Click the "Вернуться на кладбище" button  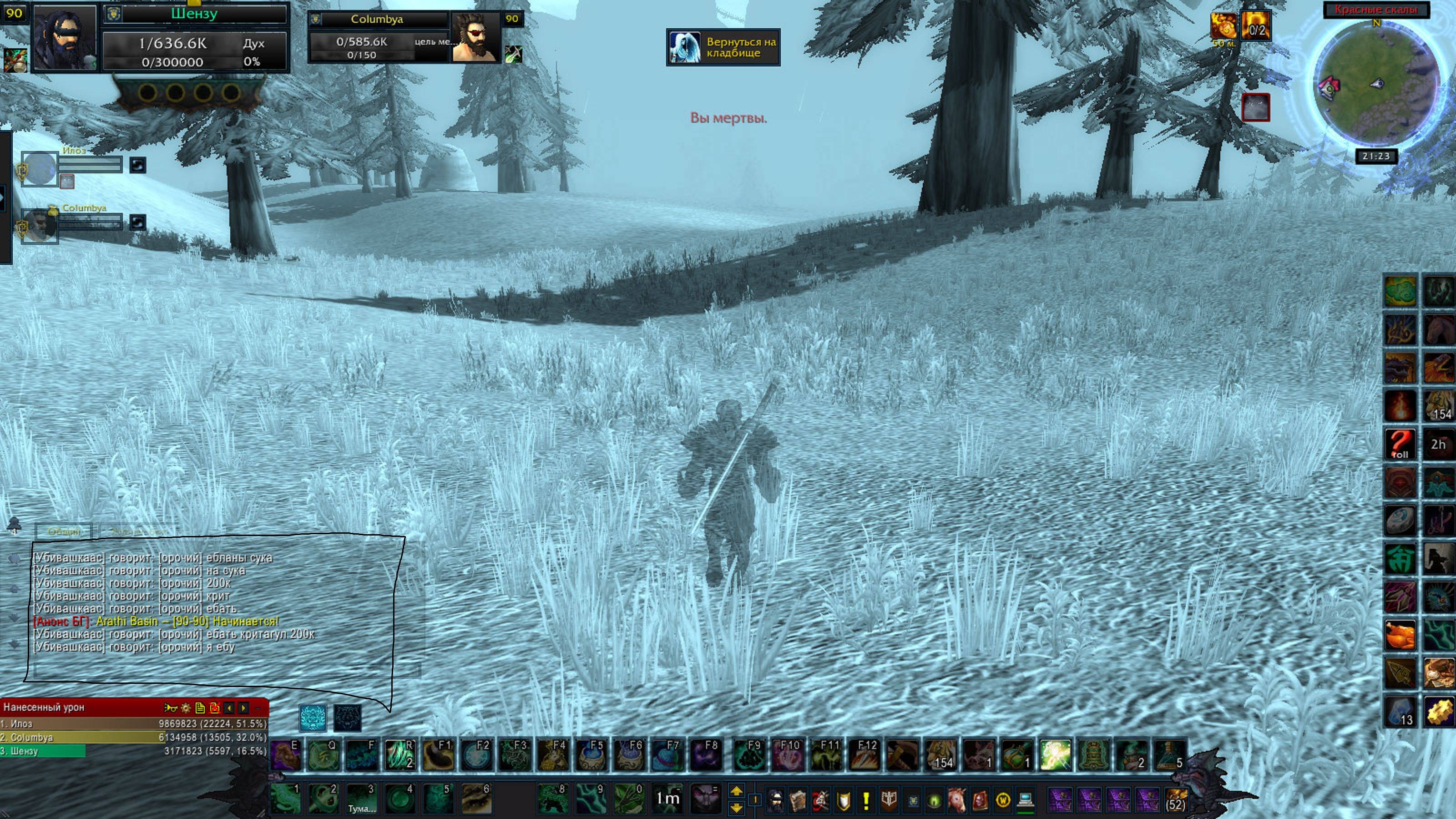tap(723, 47)
